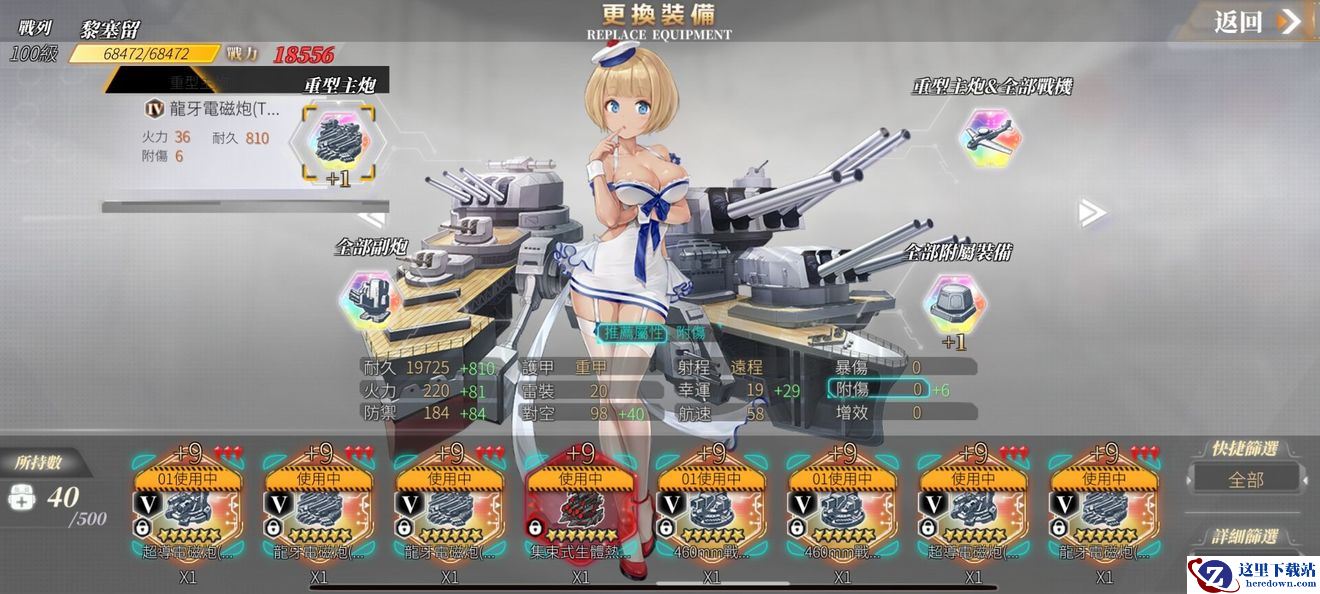Open the 所持數 inventory capacity plus icon

coord(22,496)
